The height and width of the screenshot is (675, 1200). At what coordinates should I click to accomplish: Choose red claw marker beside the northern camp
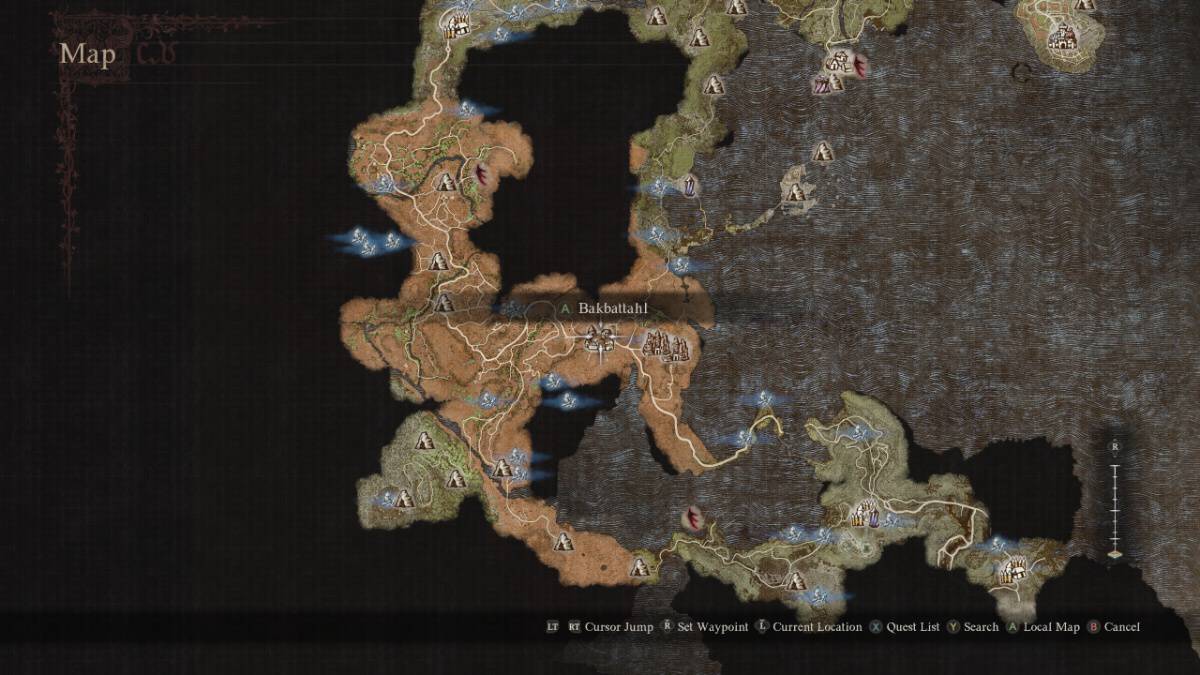861,66
